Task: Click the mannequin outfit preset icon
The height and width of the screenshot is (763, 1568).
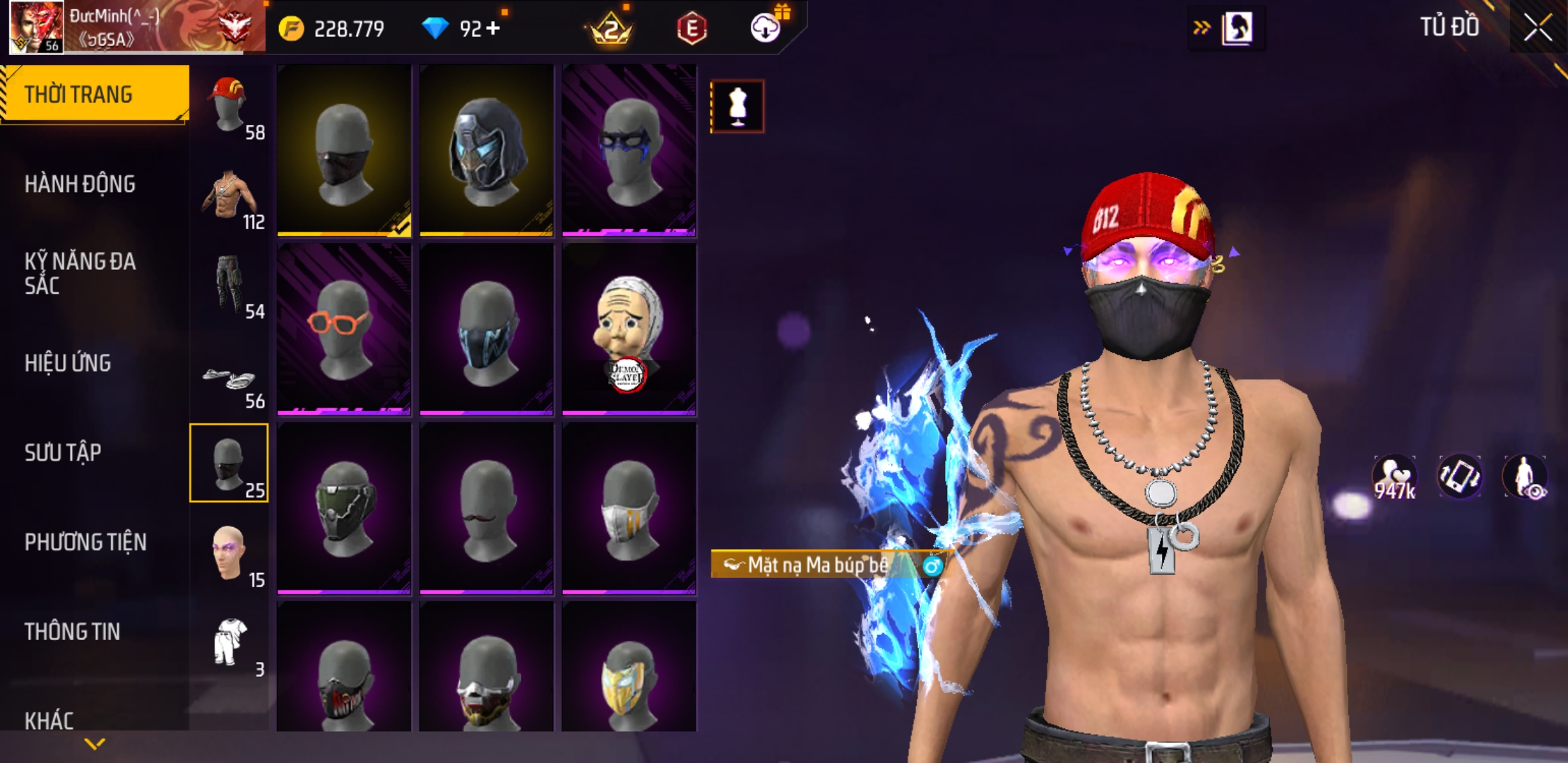Action: [737, 107]
